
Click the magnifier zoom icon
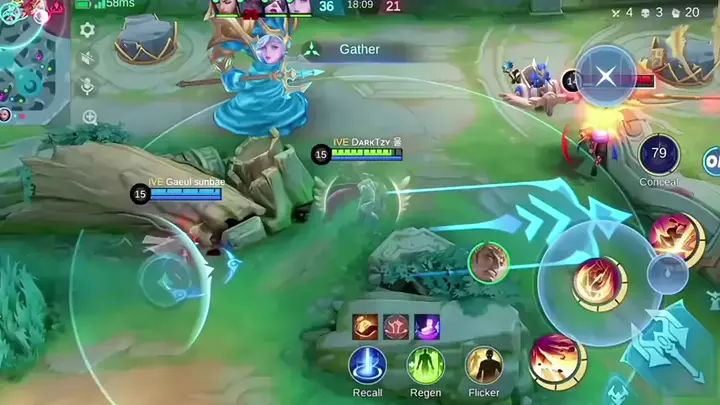click(x=89, y=117)
